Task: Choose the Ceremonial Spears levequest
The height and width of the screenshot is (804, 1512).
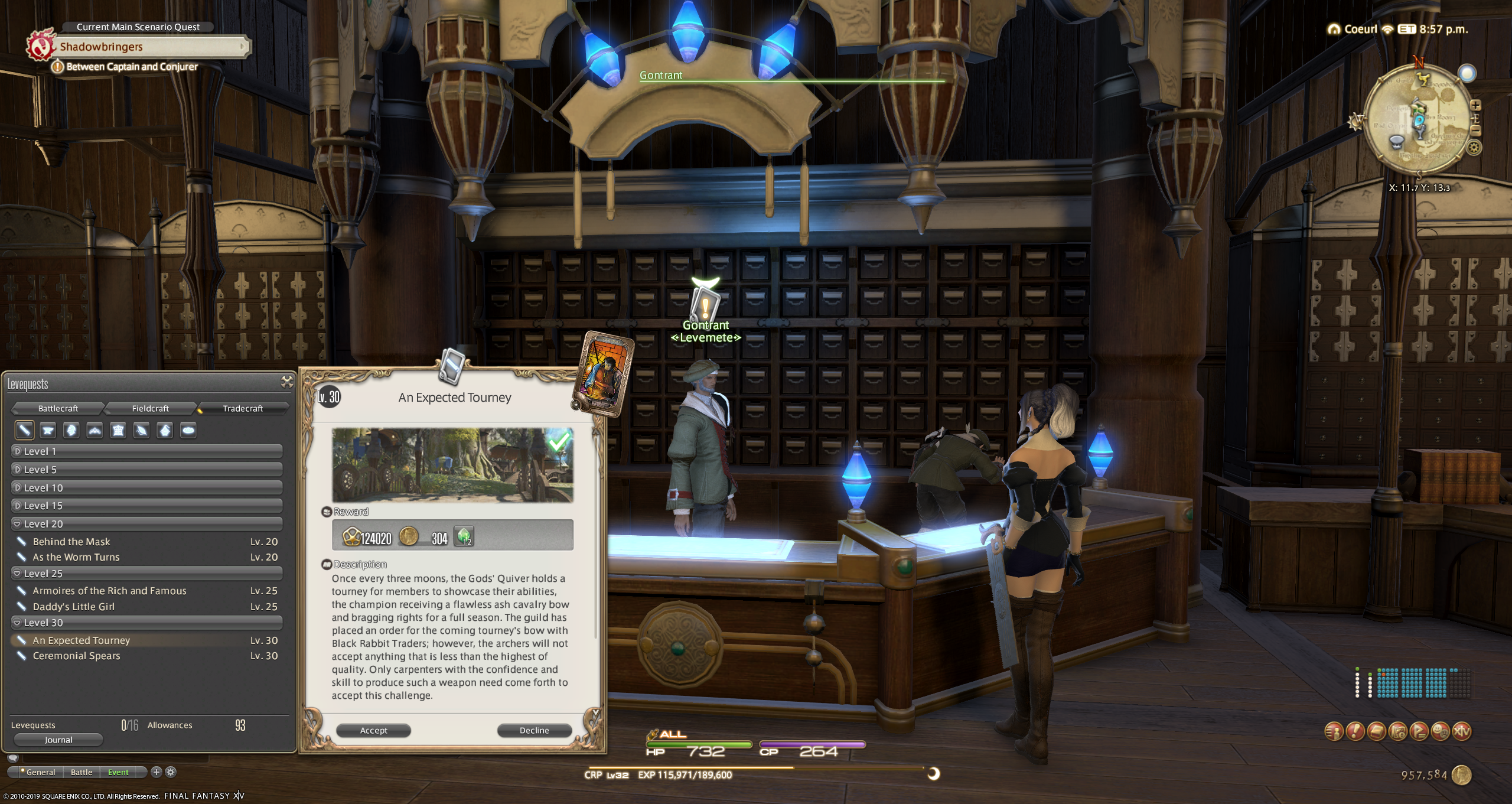Action: pyautogui.click(x=77, y=656)
